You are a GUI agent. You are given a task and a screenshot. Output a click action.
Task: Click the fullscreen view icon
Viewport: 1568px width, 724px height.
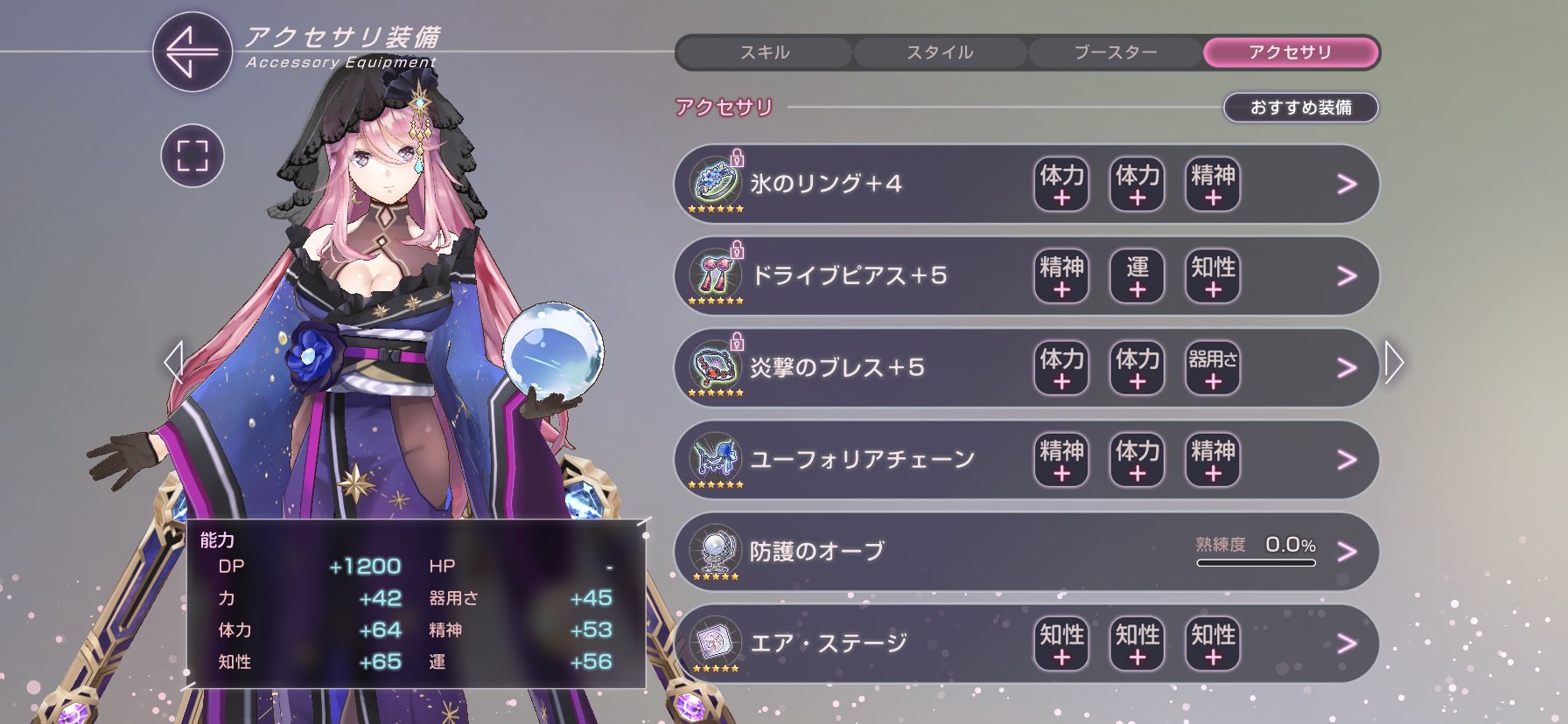point(194,154)
